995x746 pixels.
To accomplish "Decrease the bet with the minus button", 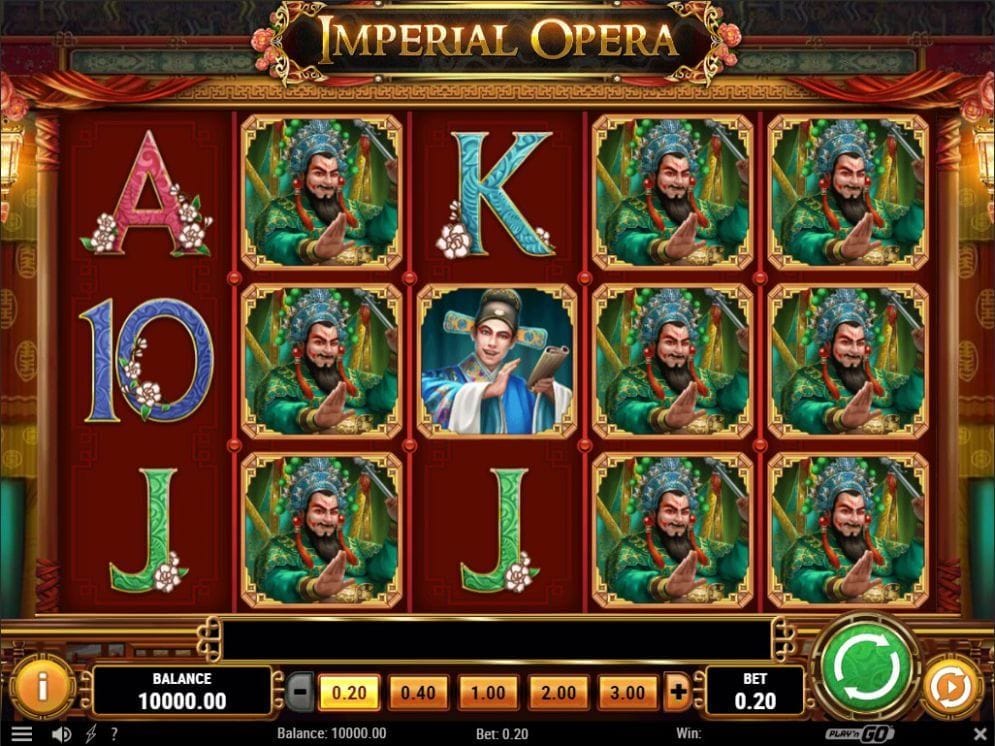I will pos(299,691).
